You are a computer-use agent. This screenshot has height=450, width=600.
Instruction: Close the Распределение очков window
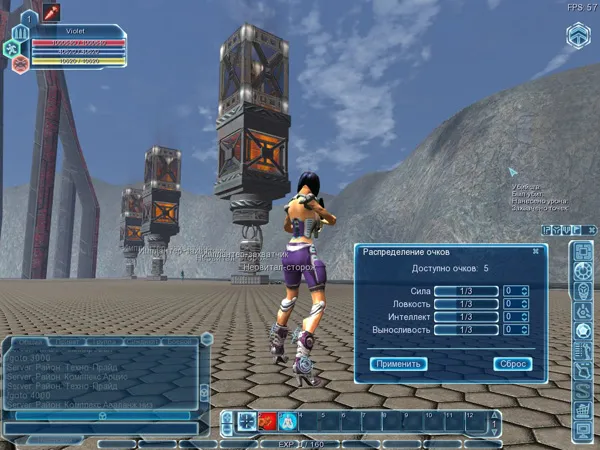(x=535, y=252)
